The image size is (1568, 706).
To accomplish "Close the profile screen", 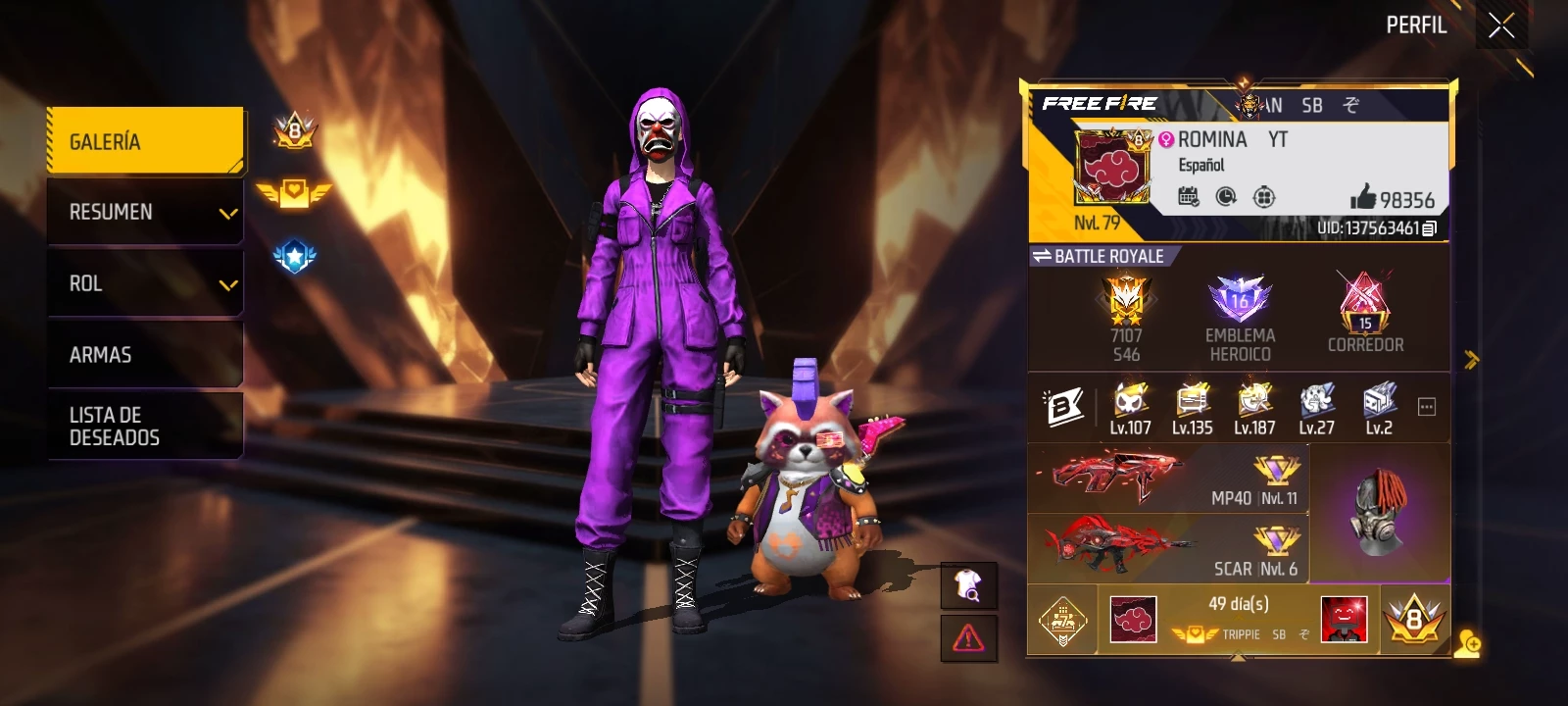I will 1501,26.
